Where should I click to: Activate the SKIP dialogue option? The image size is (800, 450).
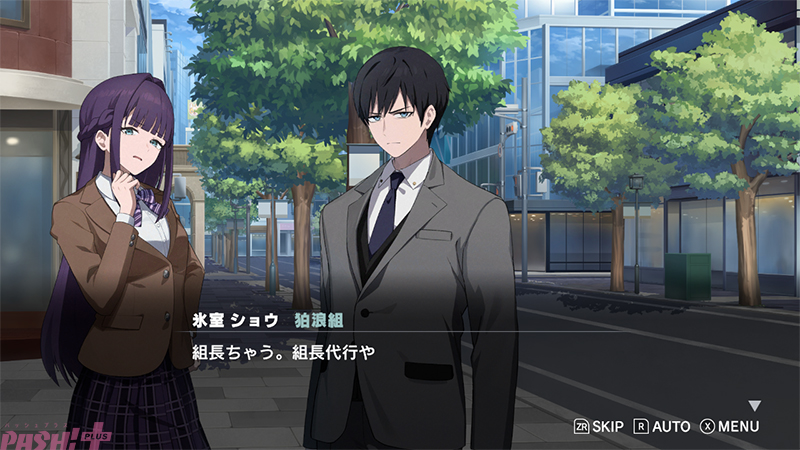coord(598,427)
